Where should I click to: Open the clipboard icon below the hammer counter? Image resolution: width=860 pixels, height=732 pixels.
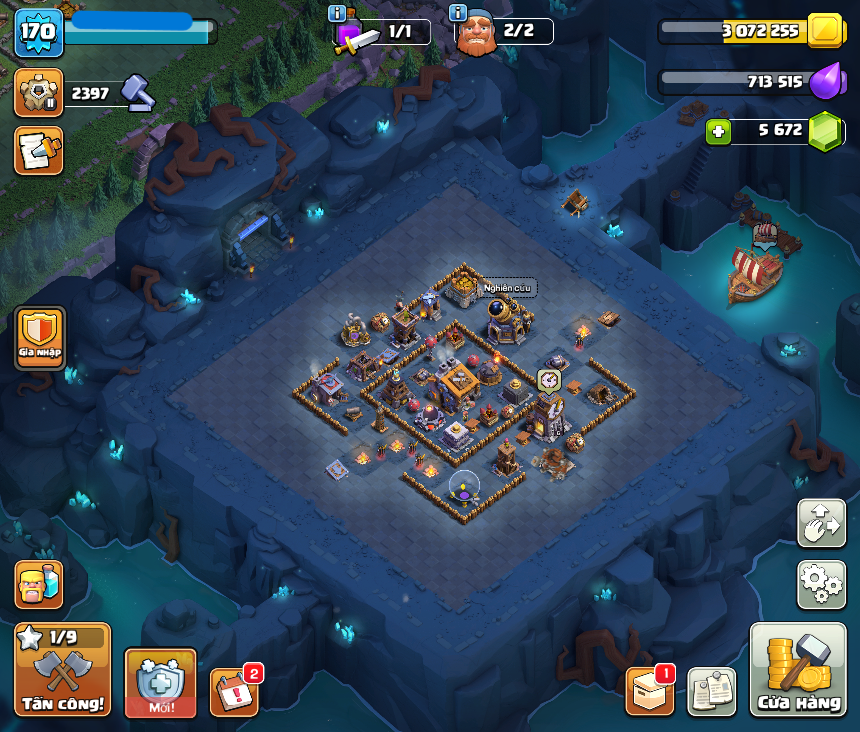click(x=39, y=150)
